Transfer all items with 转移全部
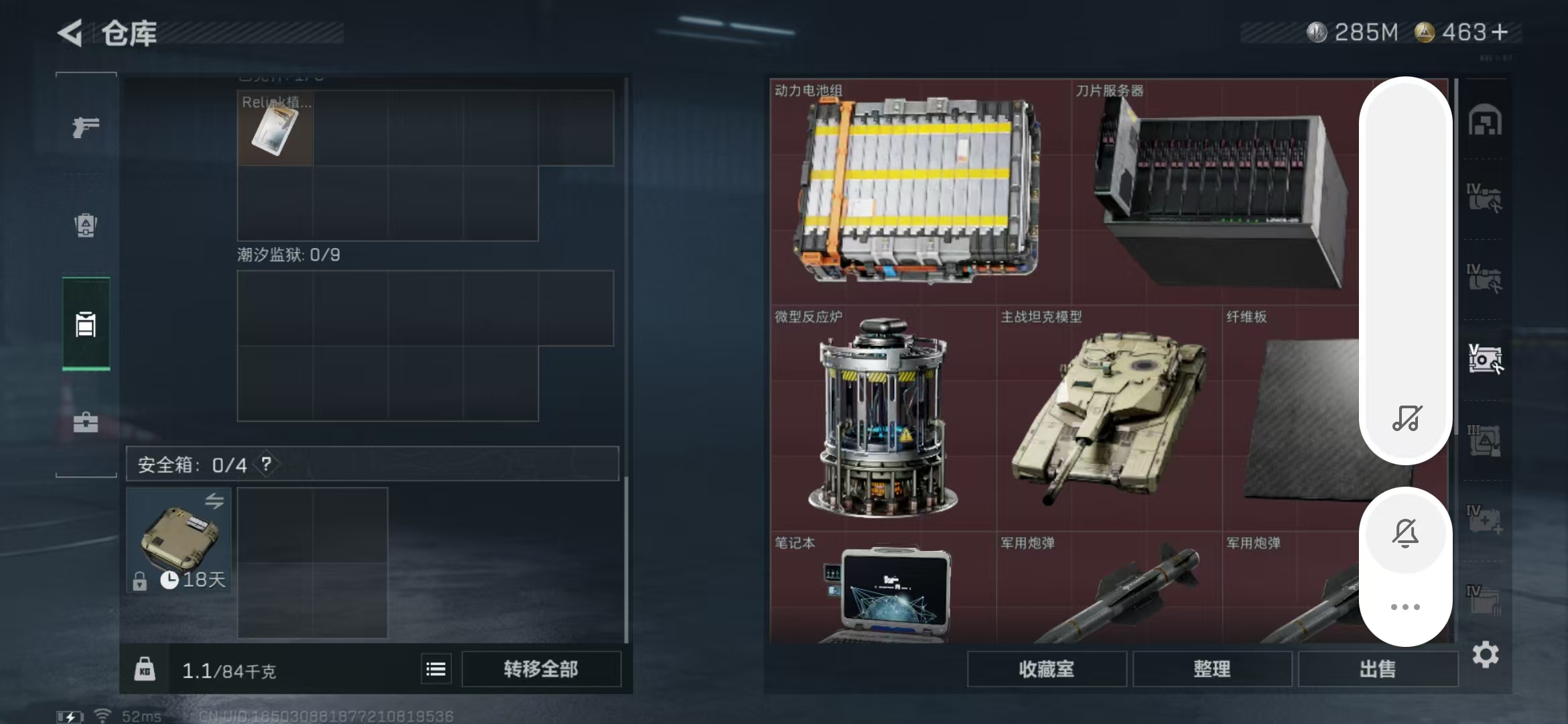Screen dimensions: 1568x724 (541, 669)
